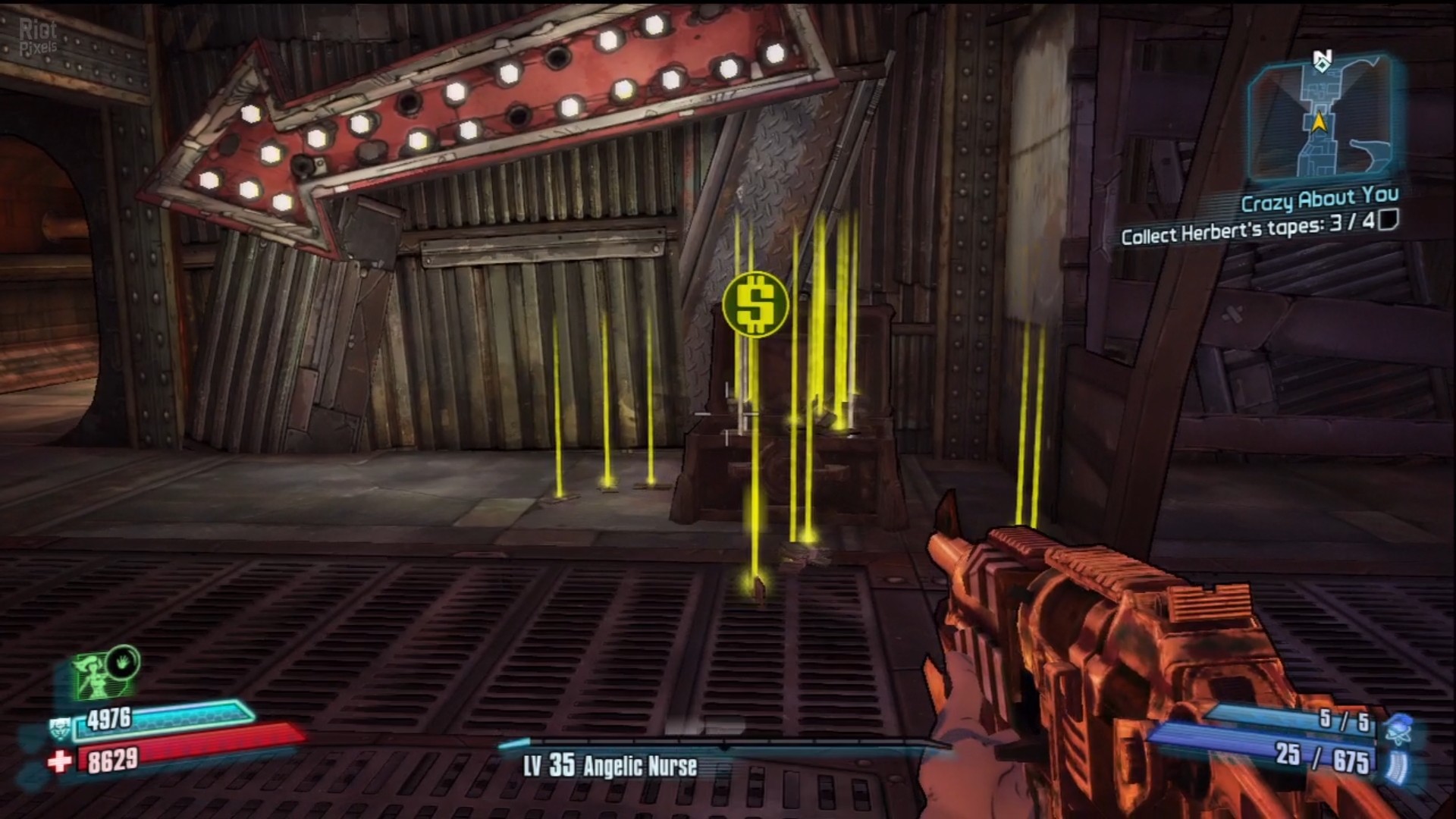
Task: Click the red health cross icon
Action: pyautogui.click(x=59, y=761)
